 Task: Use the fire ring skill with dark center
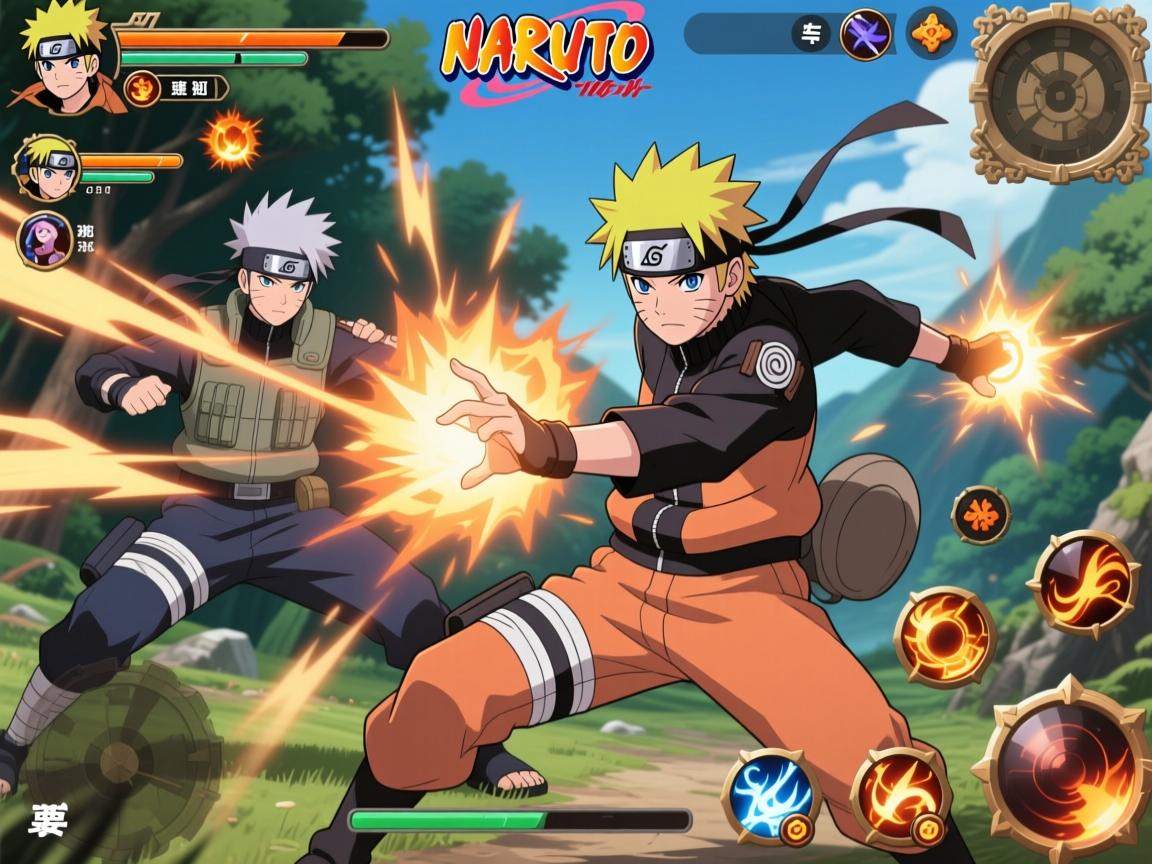coord(944,637)
